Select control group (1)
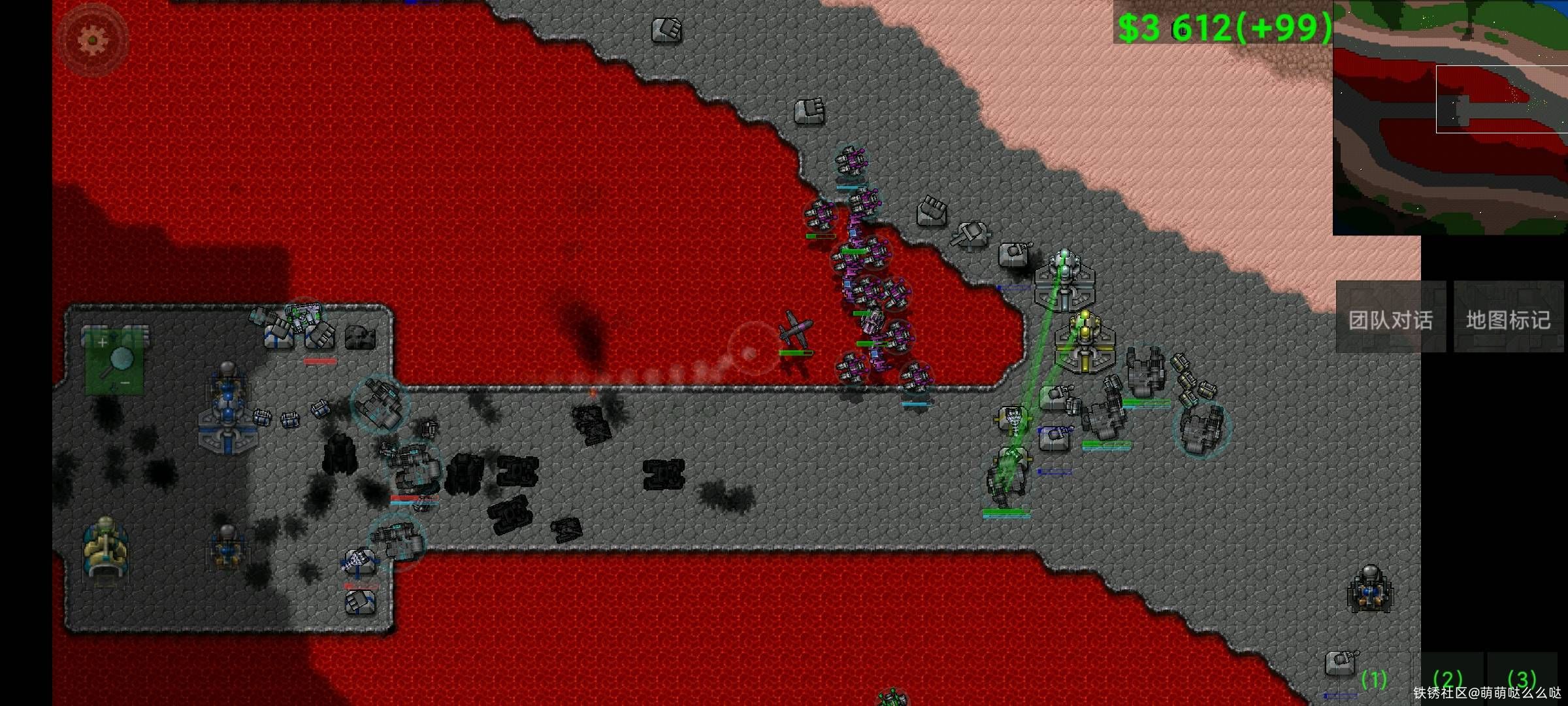The height and width of the screenshot is (706, 1568). point(1374,680)
